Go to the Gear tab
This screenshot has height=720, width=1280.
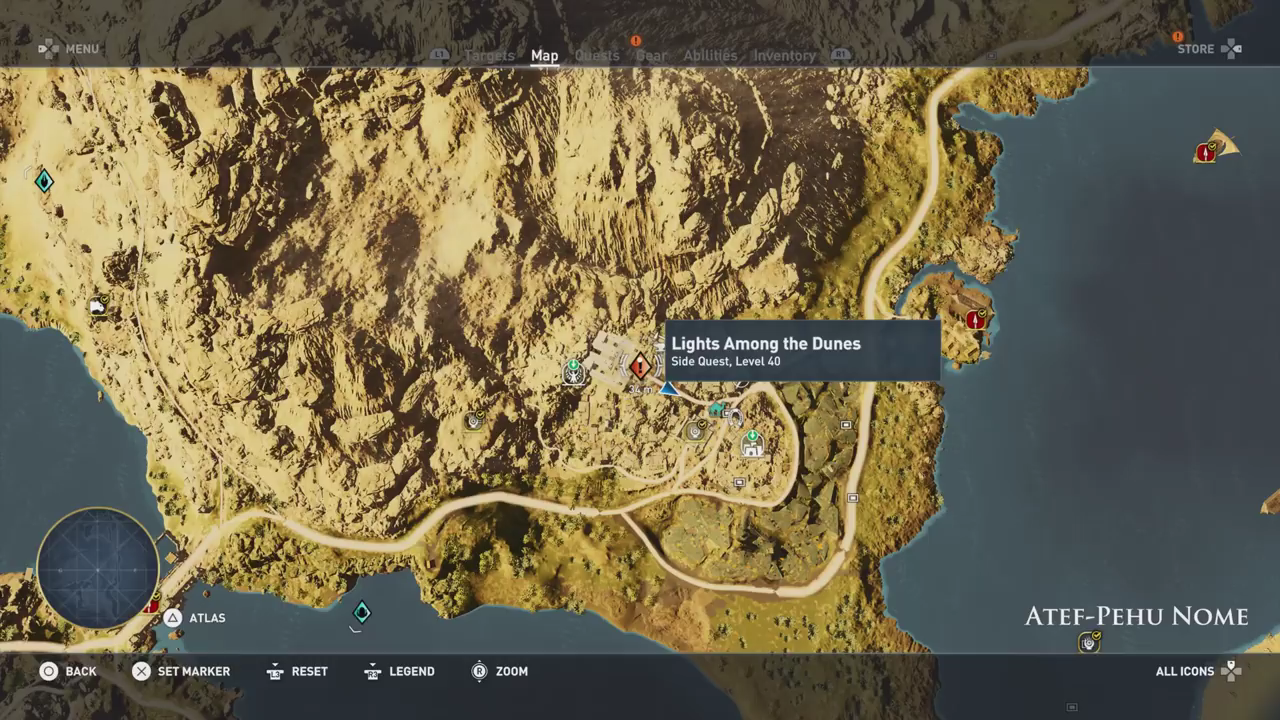pyautogui.click(x=652, y=56)
